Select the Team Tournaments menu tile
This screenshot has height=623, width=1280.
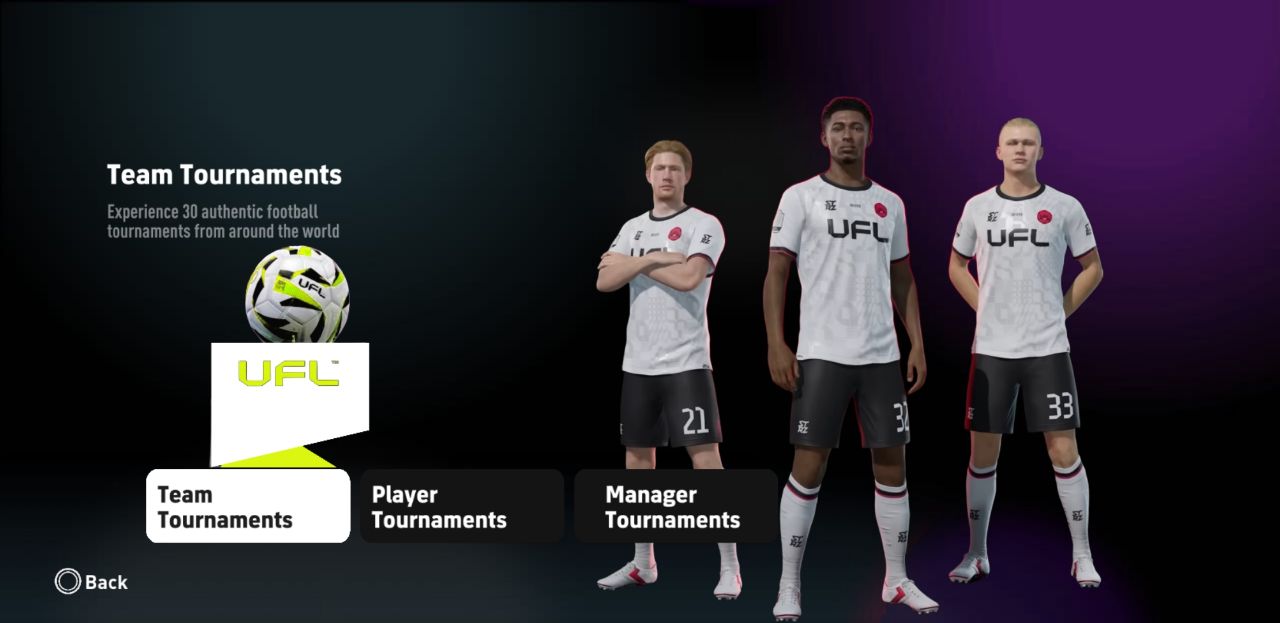(x=248, y=506)
